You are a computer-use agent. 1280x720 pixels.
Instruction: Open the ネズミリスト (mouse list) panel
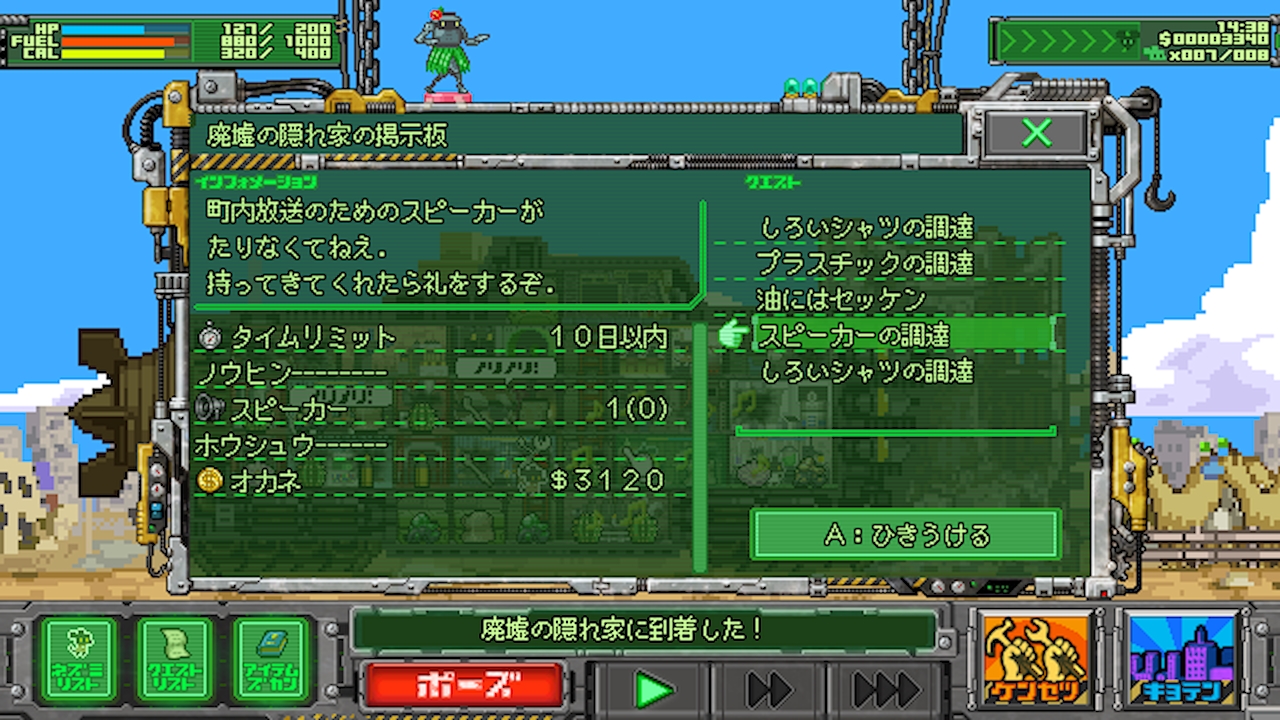pyautogui.click(x=79, y=658)
